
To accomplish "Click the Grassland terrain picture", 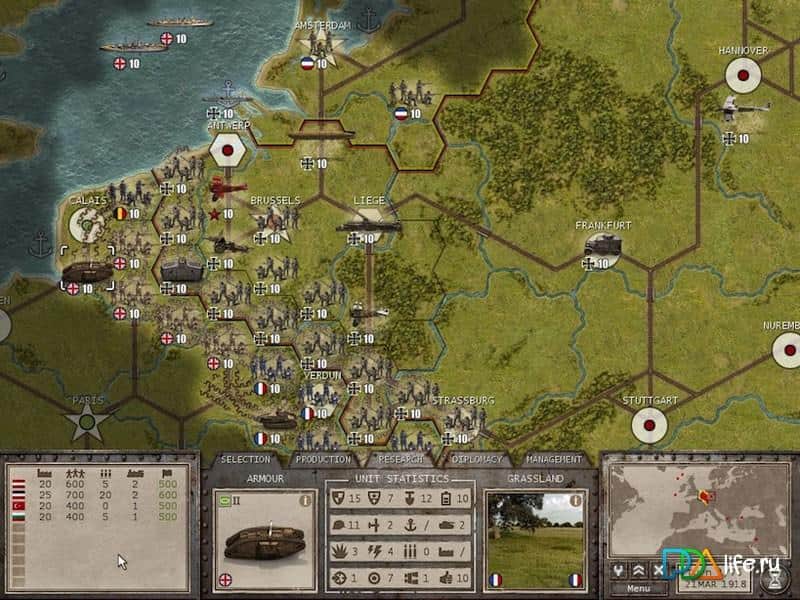I will (532, 535).
